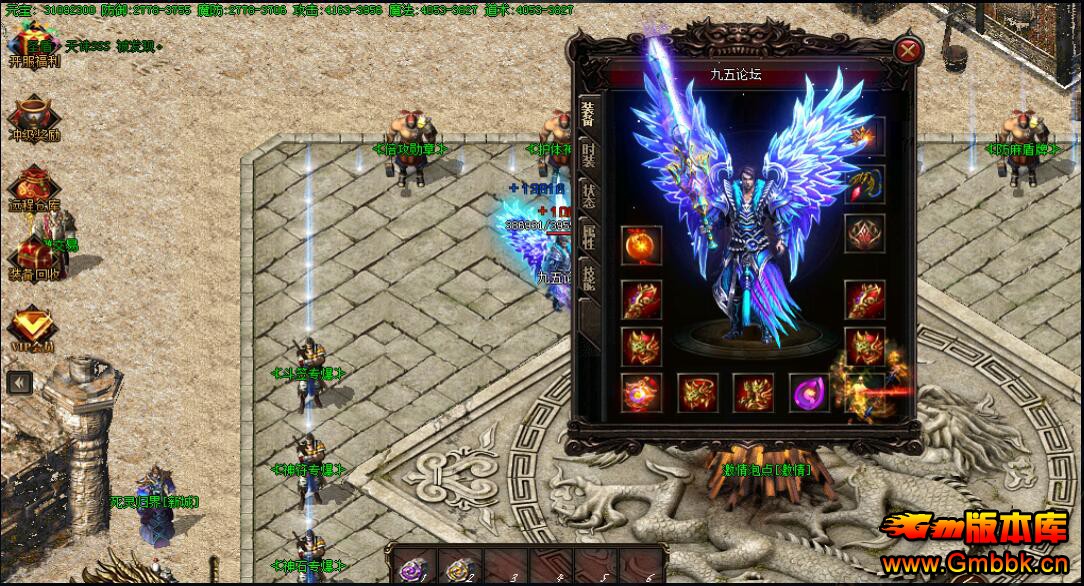Collapse the left icon list with arrow button
1084x586 pixels.
(19, 381)
